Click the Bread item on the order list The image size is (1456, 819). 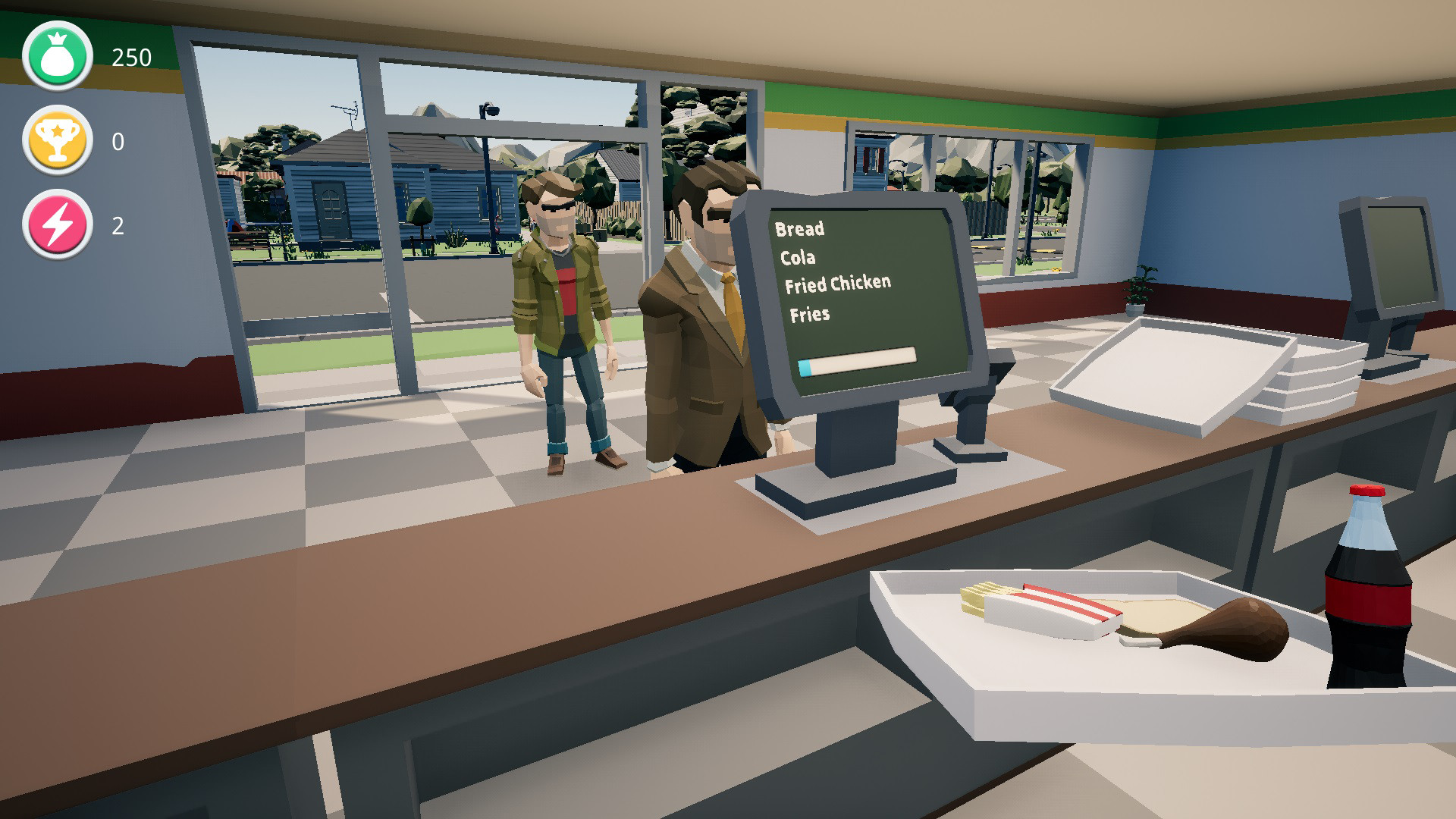(x=799, y=230)
